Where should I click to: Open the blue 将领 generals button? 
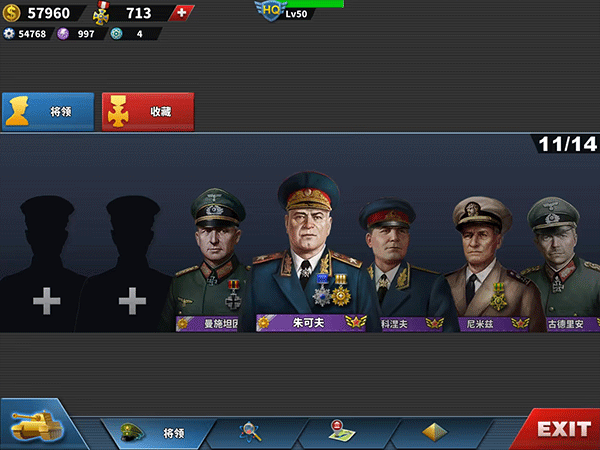(x=48, y=112)
